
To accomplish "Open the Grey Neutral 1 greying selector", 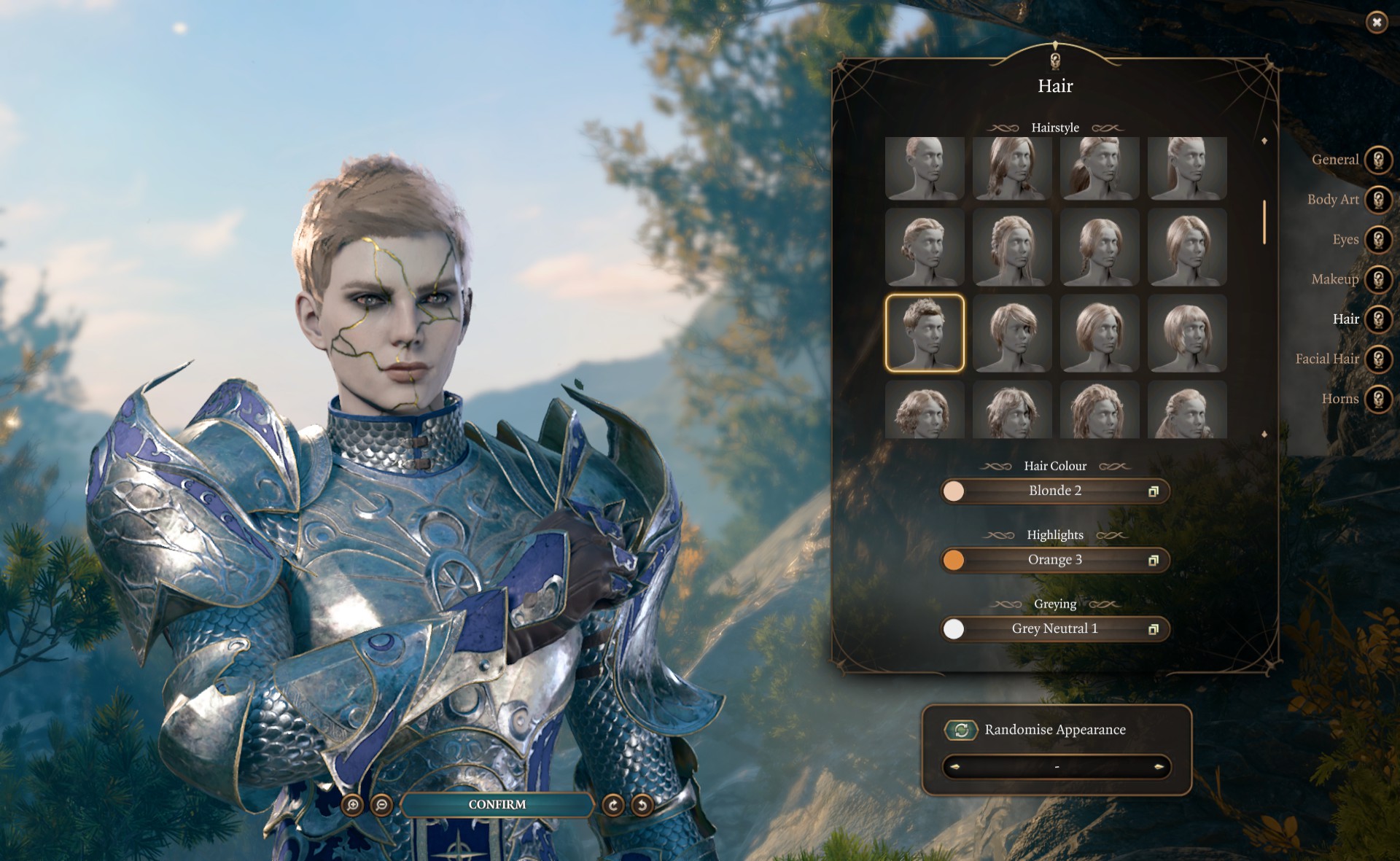I will coord(1055,629).
